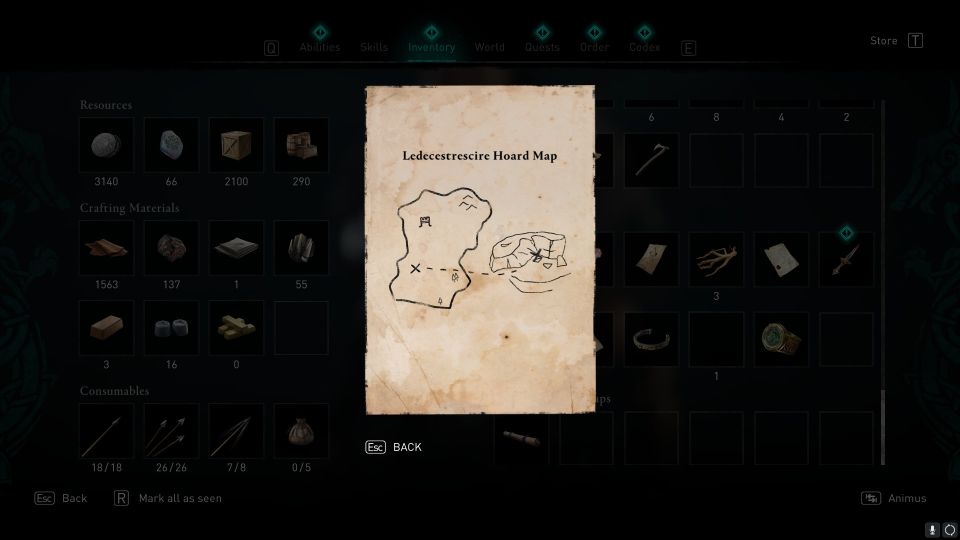Pick the crafting material showing 1563

pos(106,248)
